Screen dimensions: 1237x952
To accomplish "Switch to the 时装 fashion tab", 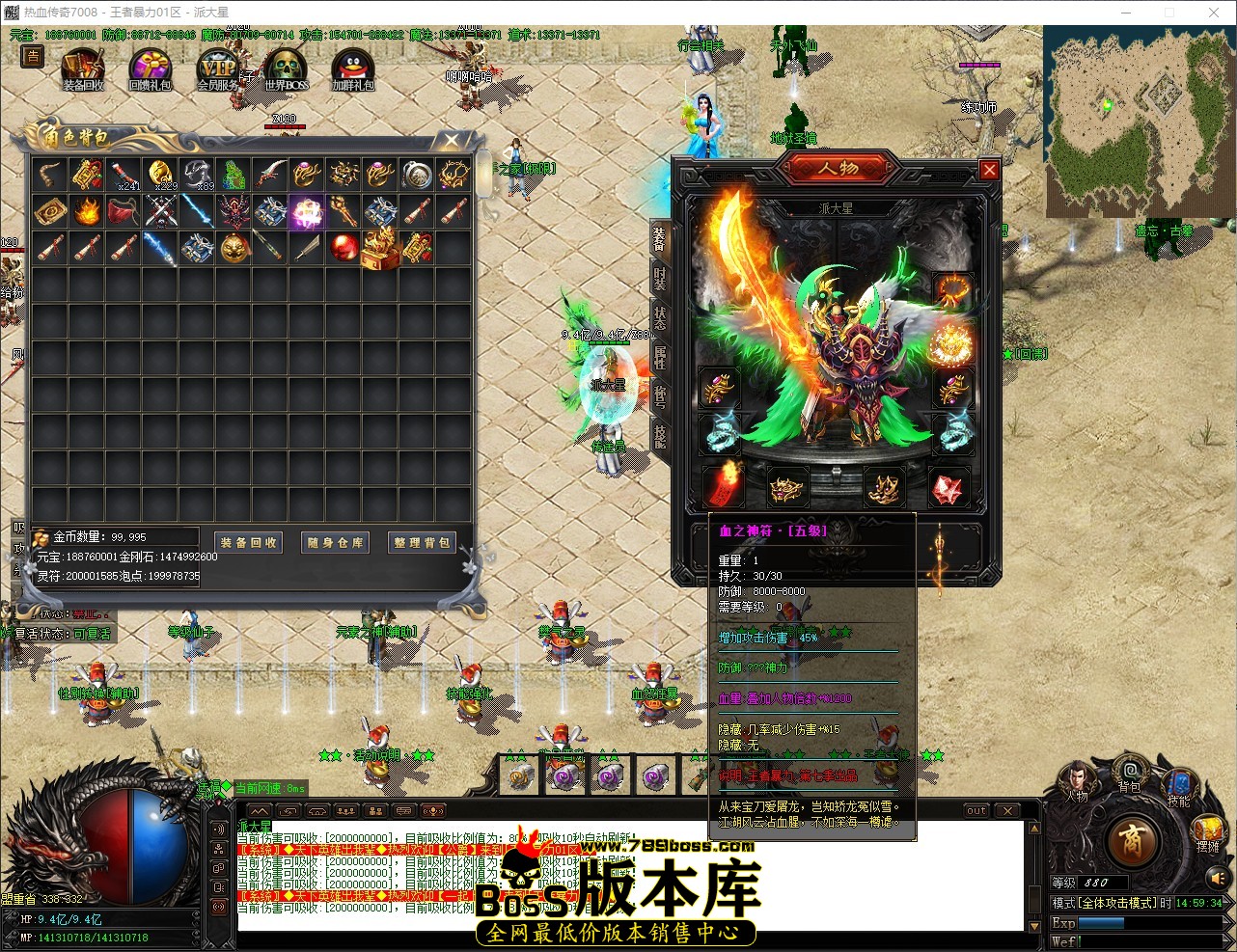I will 659,280.
